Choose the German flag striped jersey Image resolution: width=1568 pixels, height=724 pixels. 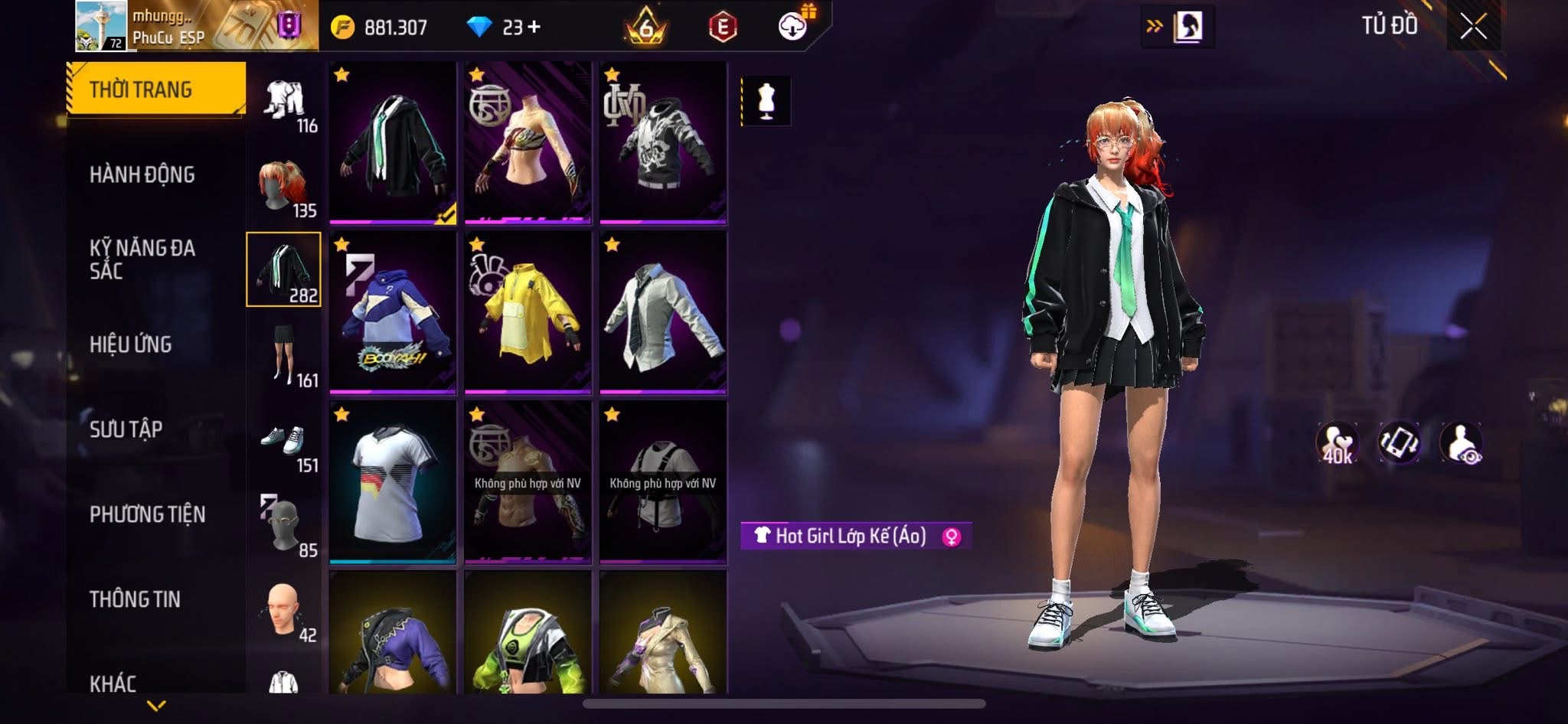click(x=393, y=482)
